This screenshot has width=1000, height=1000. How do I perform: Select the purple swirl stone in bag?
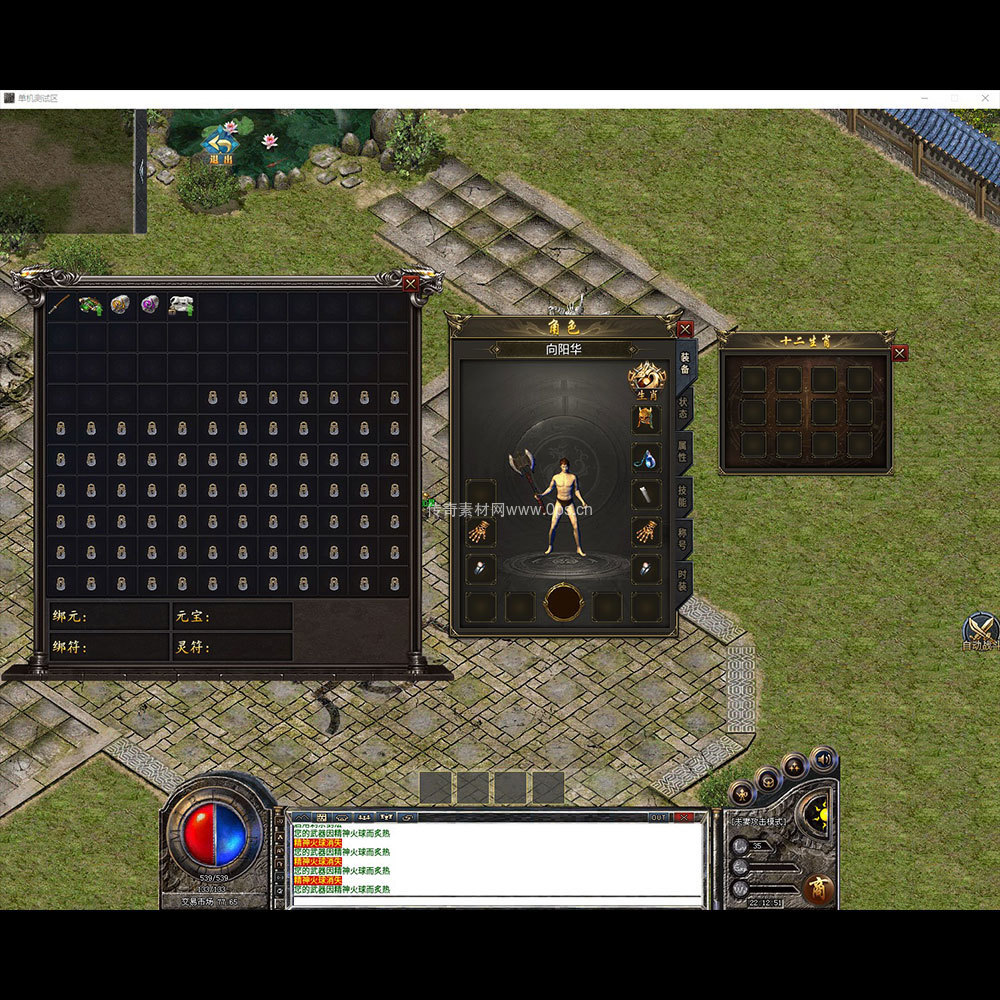(150, 305)
